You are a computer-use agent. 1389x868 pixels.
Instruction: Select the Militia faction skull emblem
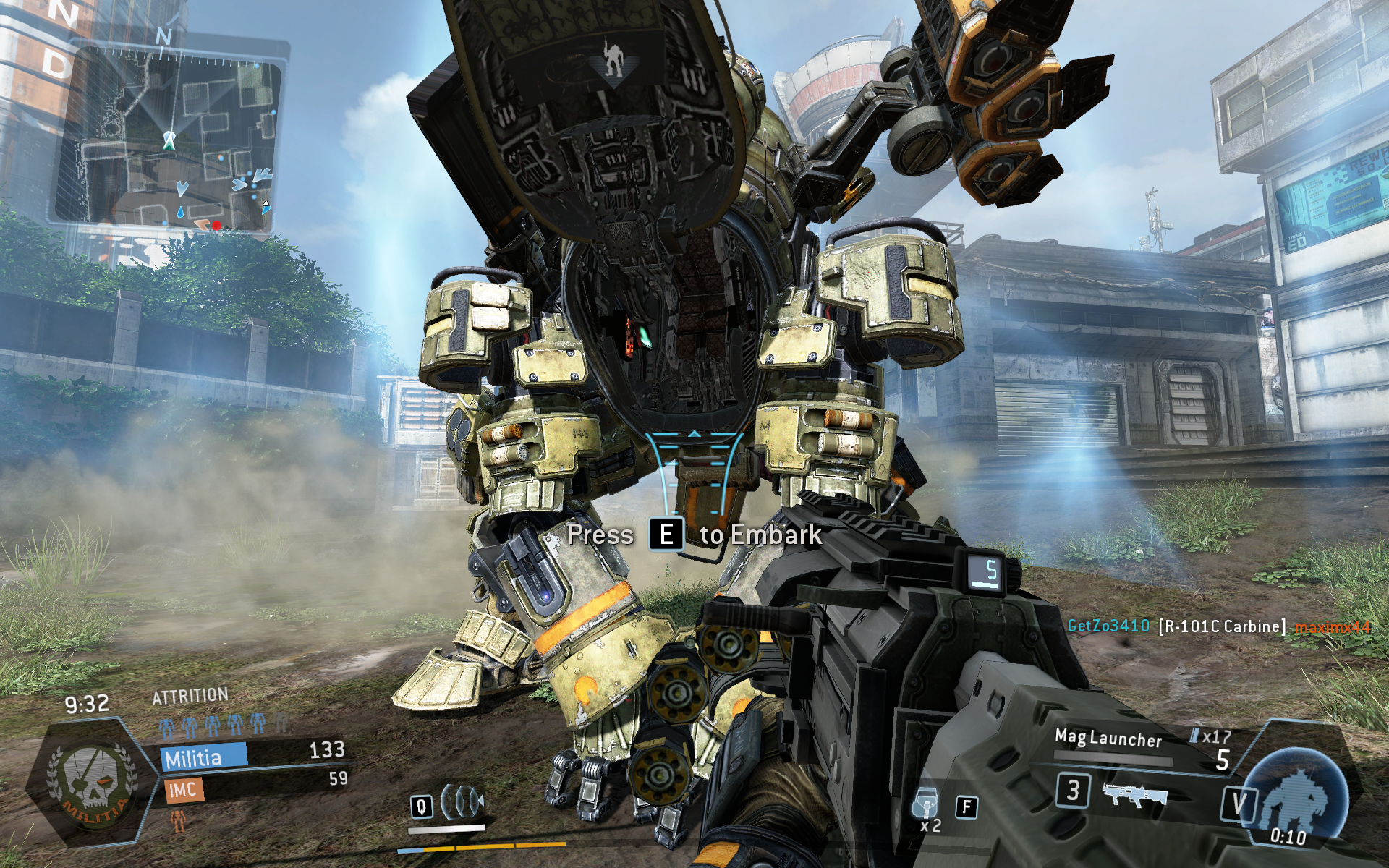(x=92, y=786)
